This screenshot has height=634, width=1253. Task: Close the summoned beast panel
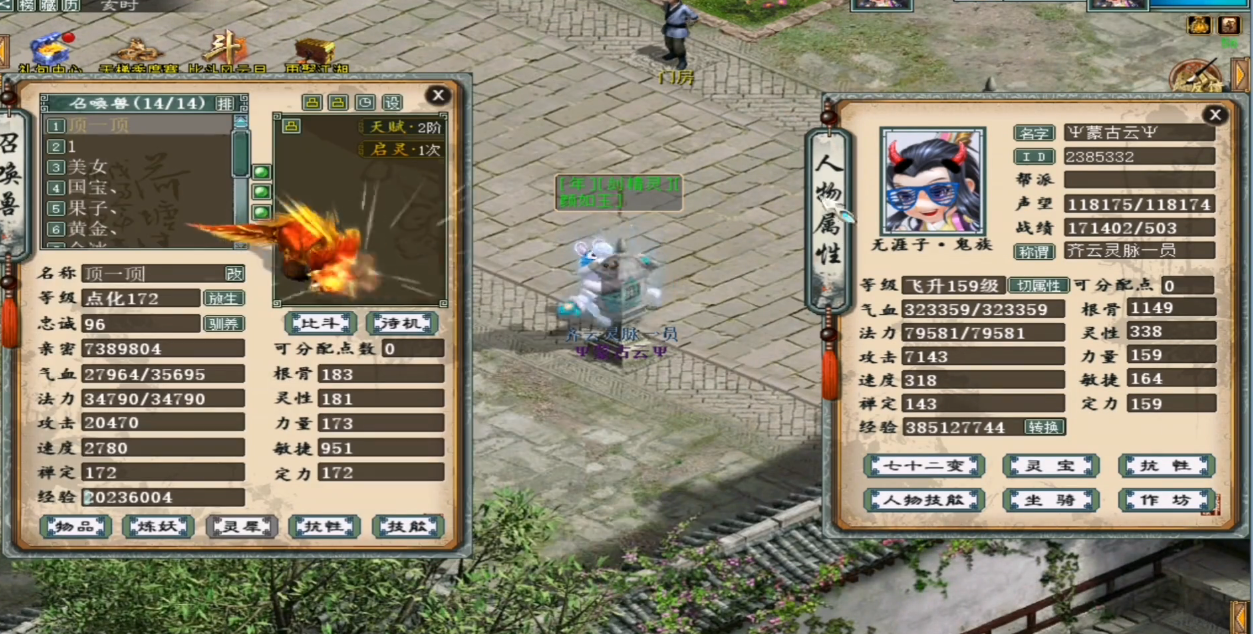(x=437, y=95)
